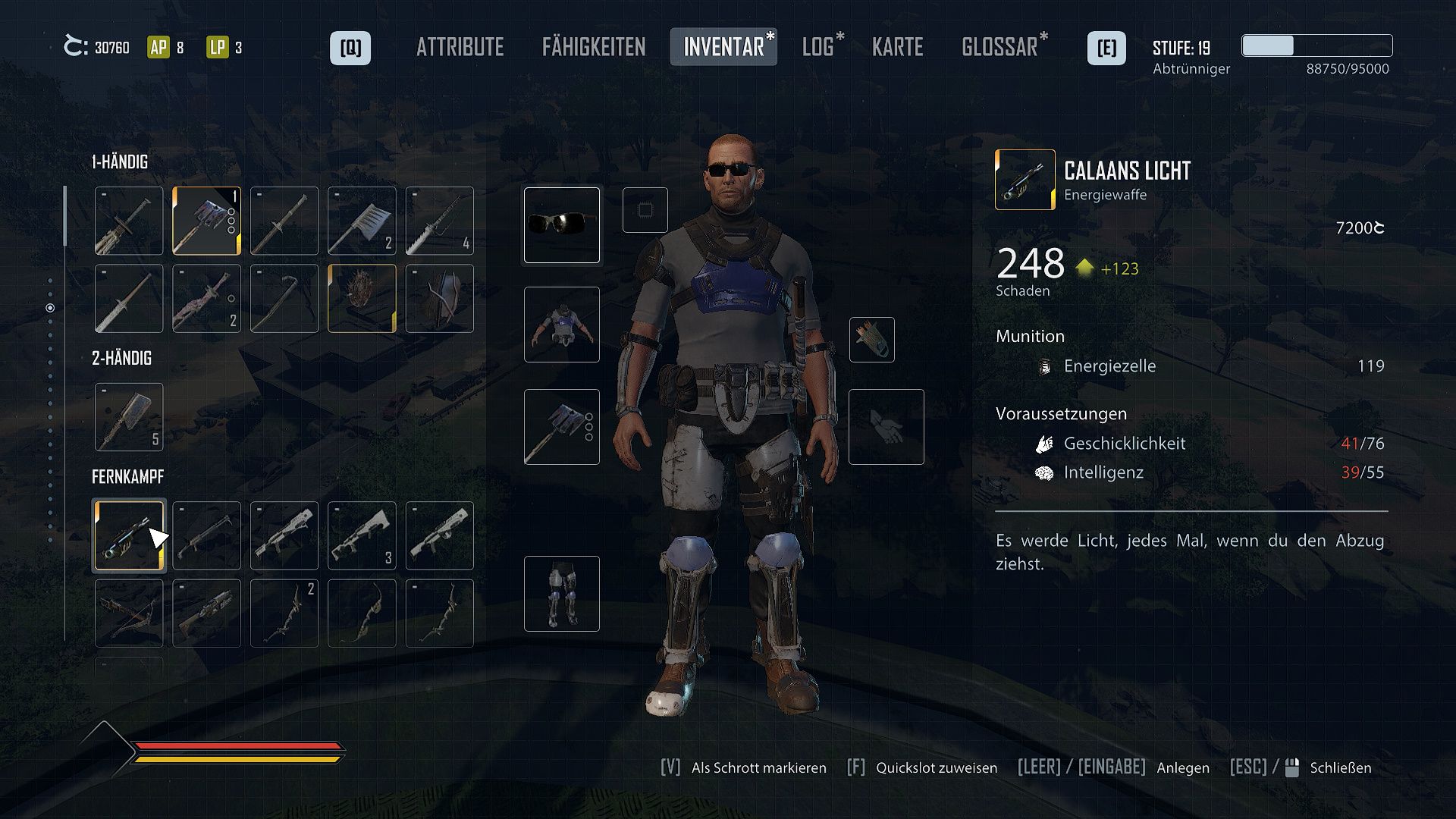
Task: Equip the item with the Anlegen option
Action: click(1182, 767)
